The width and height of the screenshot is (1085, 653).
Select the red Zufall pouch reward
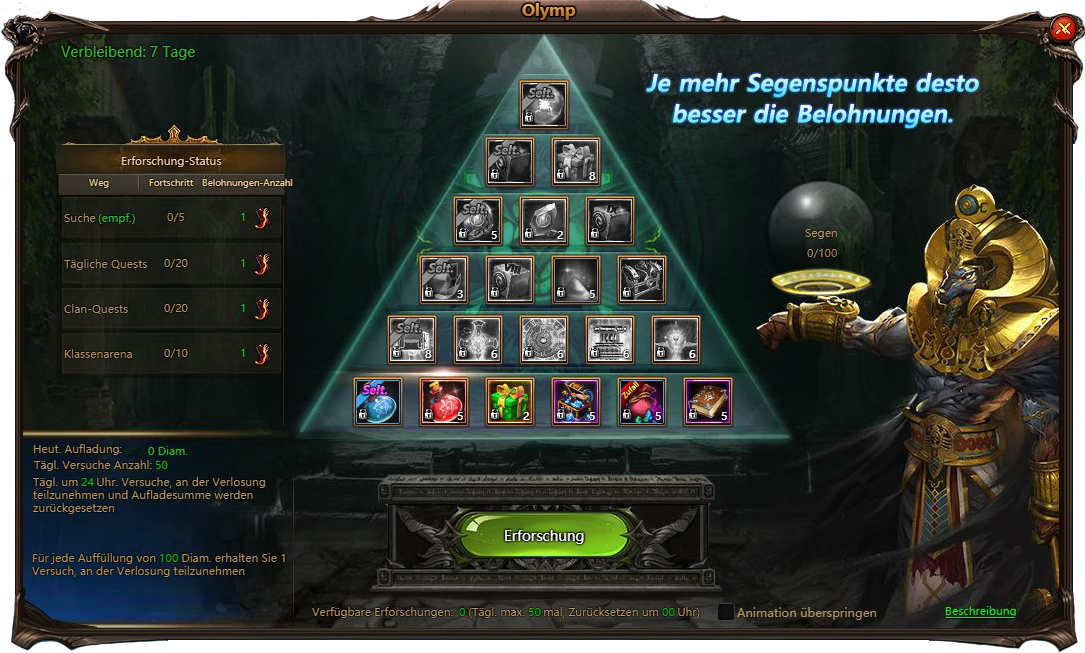pyautogui.click(x=642, y=401)
